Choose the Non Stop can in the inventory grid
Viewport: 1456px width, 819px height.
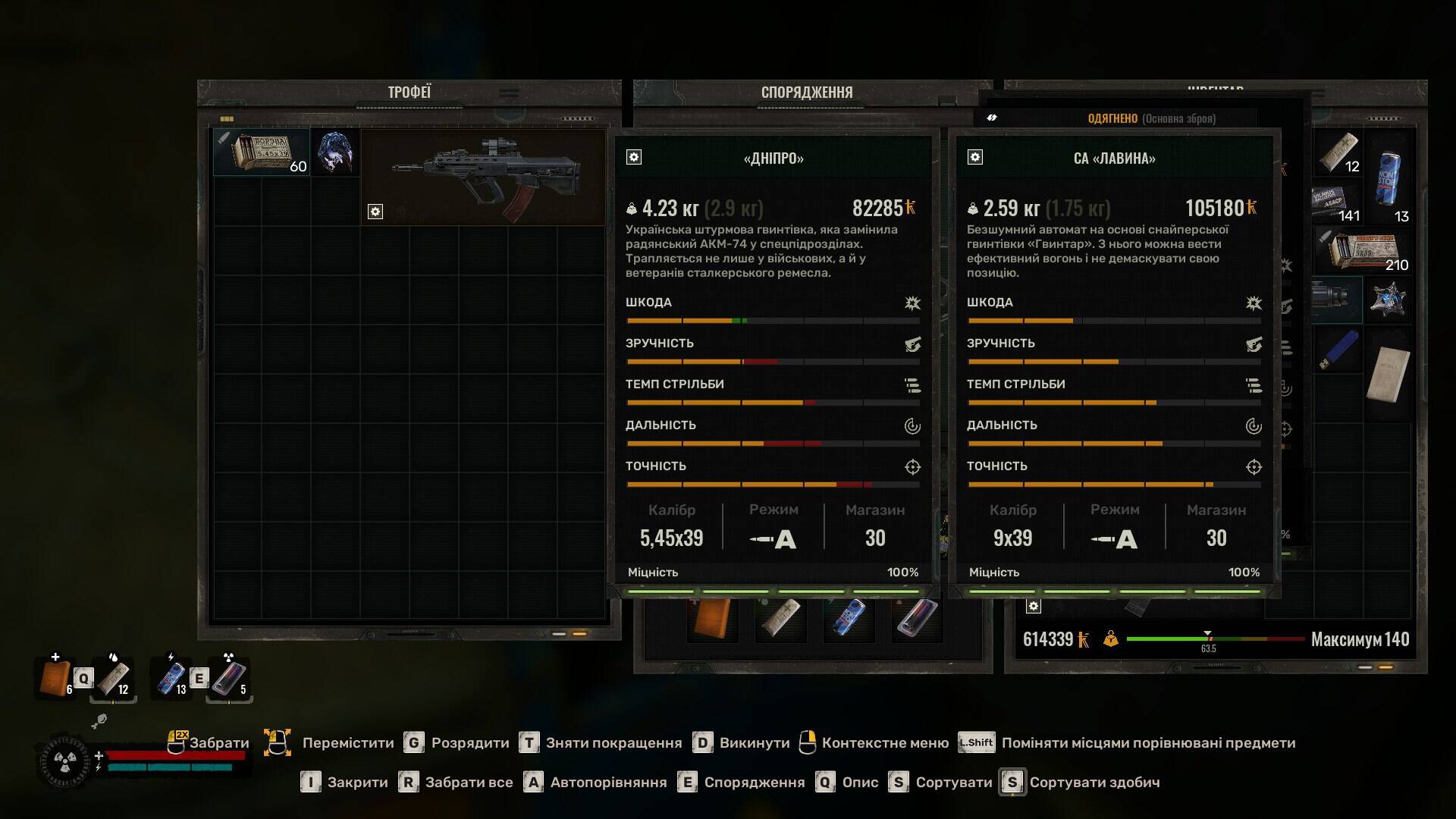pos(1388,177)
